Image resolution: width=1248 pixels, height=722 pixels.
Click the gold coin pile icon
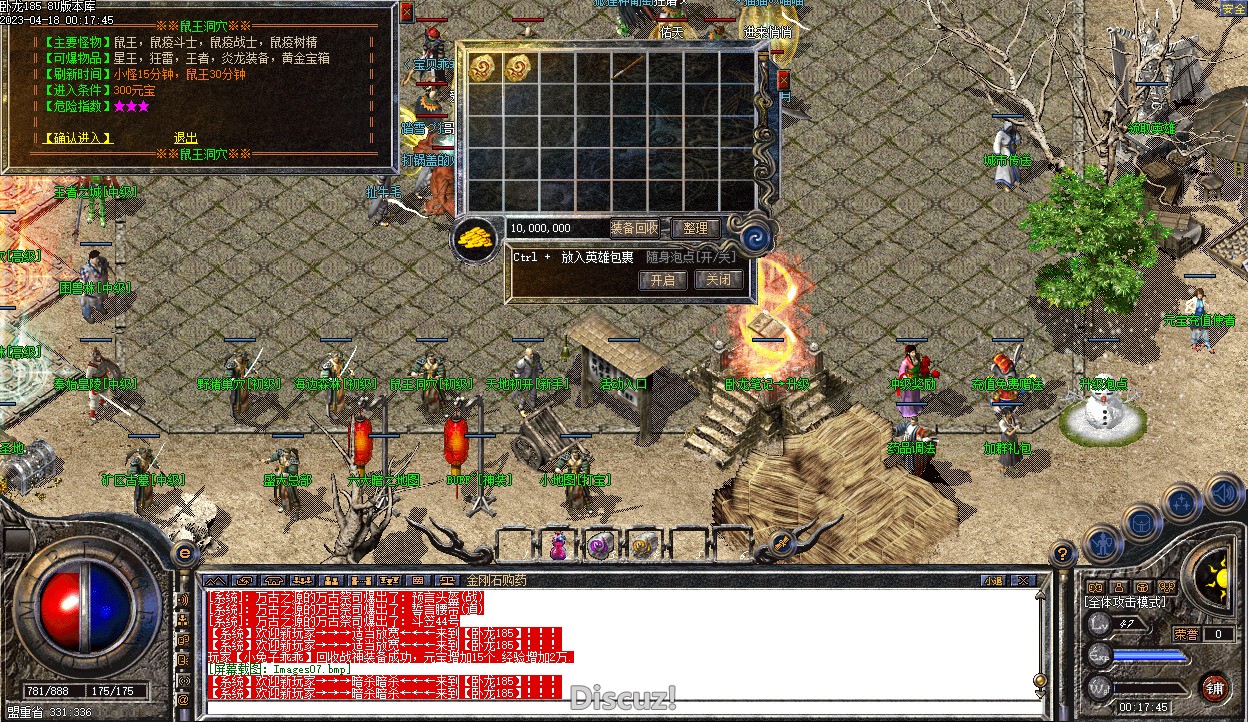pyautogui.click(x=477, y=240)
